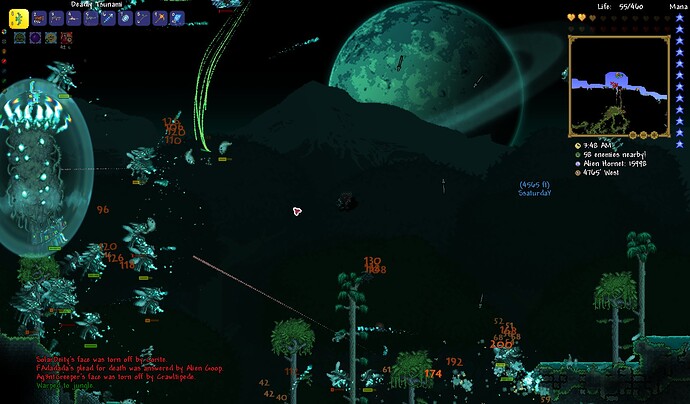
Task: Click the purple orb buff icon
Action: [x=34, y=37]
